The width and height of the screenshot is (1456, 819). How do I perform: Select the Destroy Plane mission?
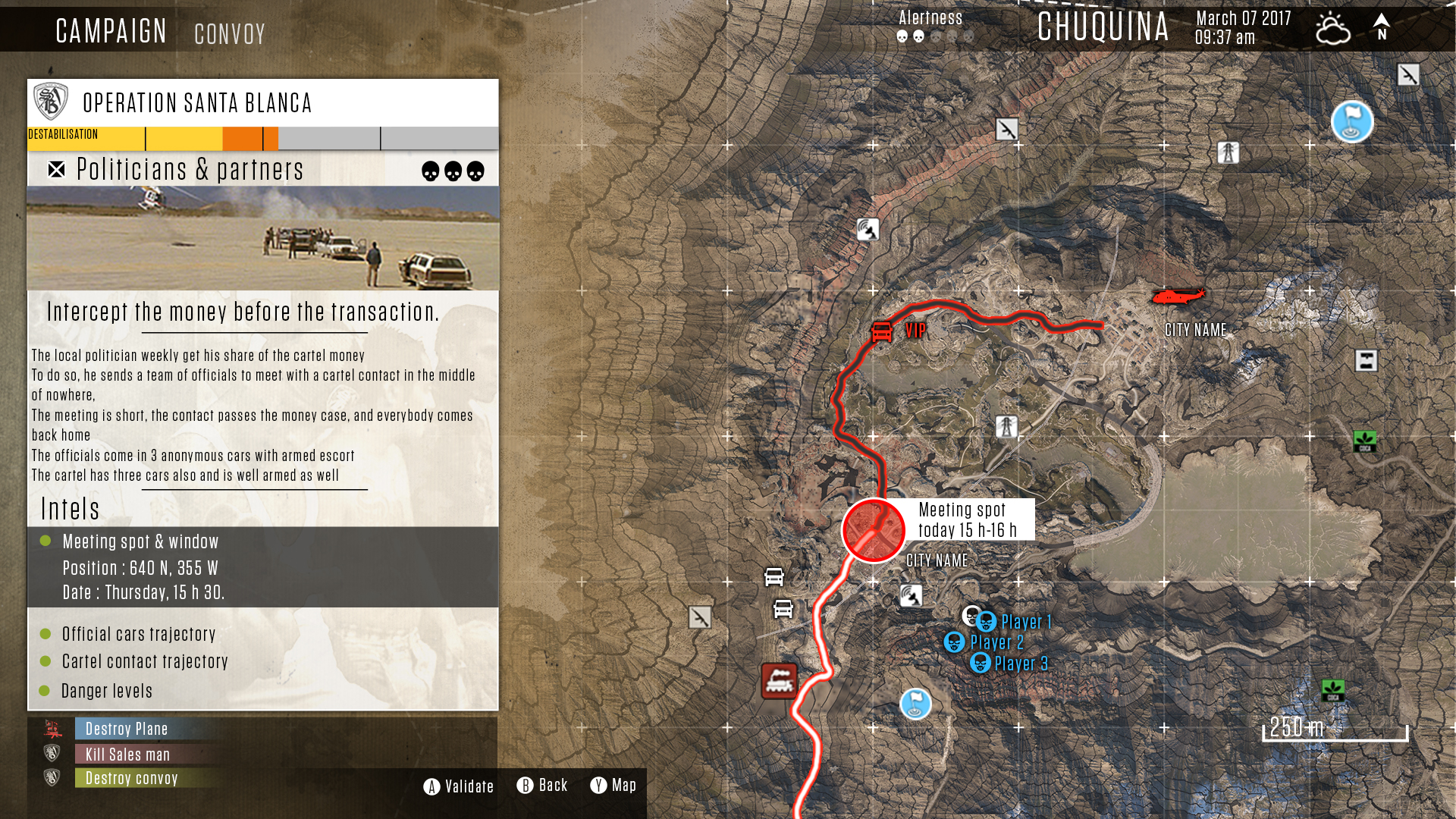coord(127,729)
